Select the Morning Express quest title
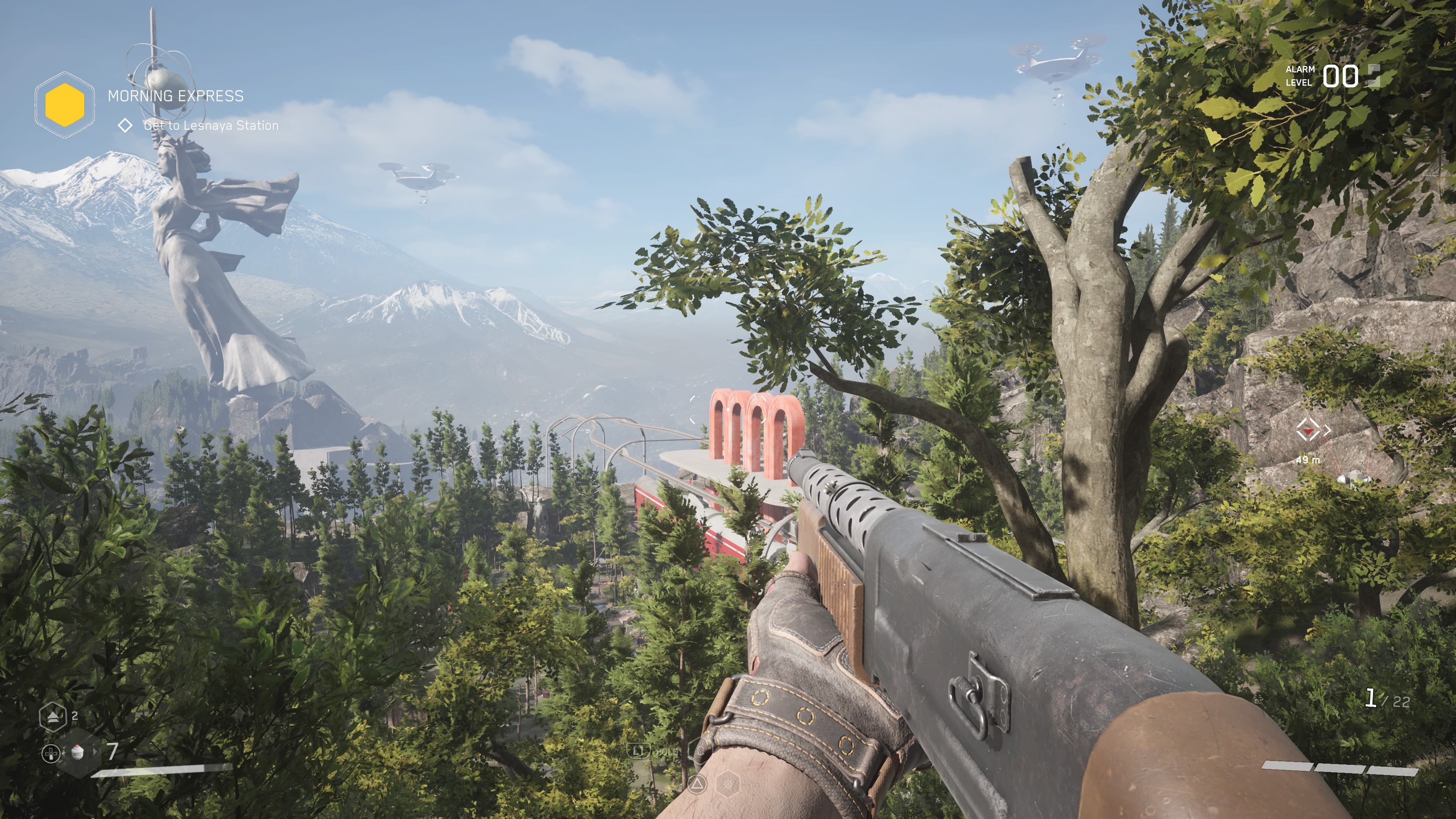Screen dimensions: 1456x819 coord(175,96)
